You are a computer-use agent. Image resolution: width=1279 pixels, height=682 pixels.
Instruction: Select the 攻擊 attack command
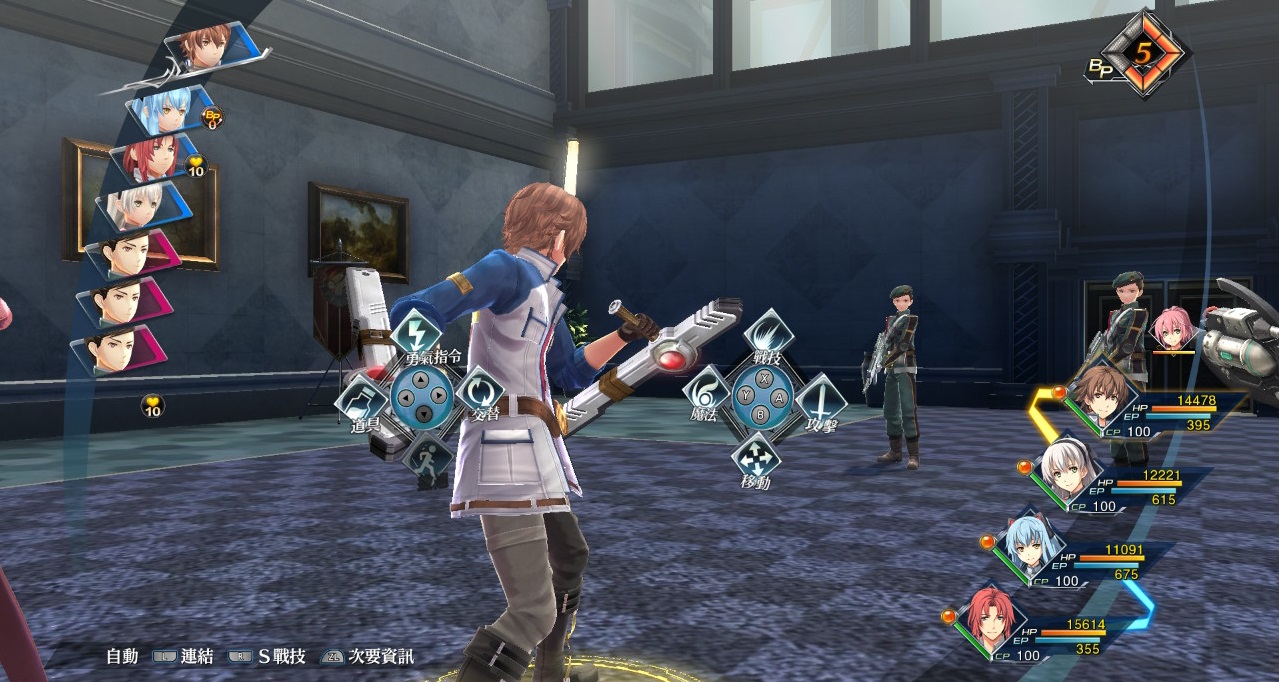coord(821,402)
